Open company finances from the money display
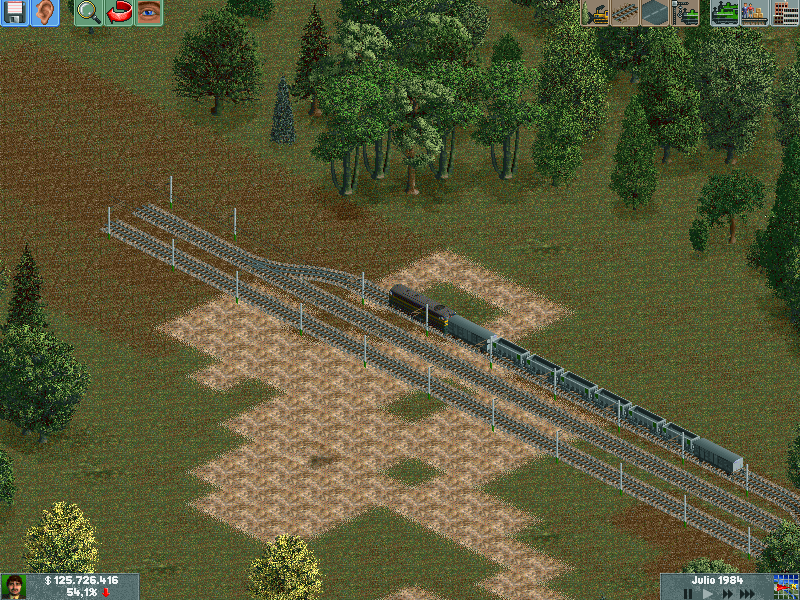 pyautogui.click(x=82, y=580)
